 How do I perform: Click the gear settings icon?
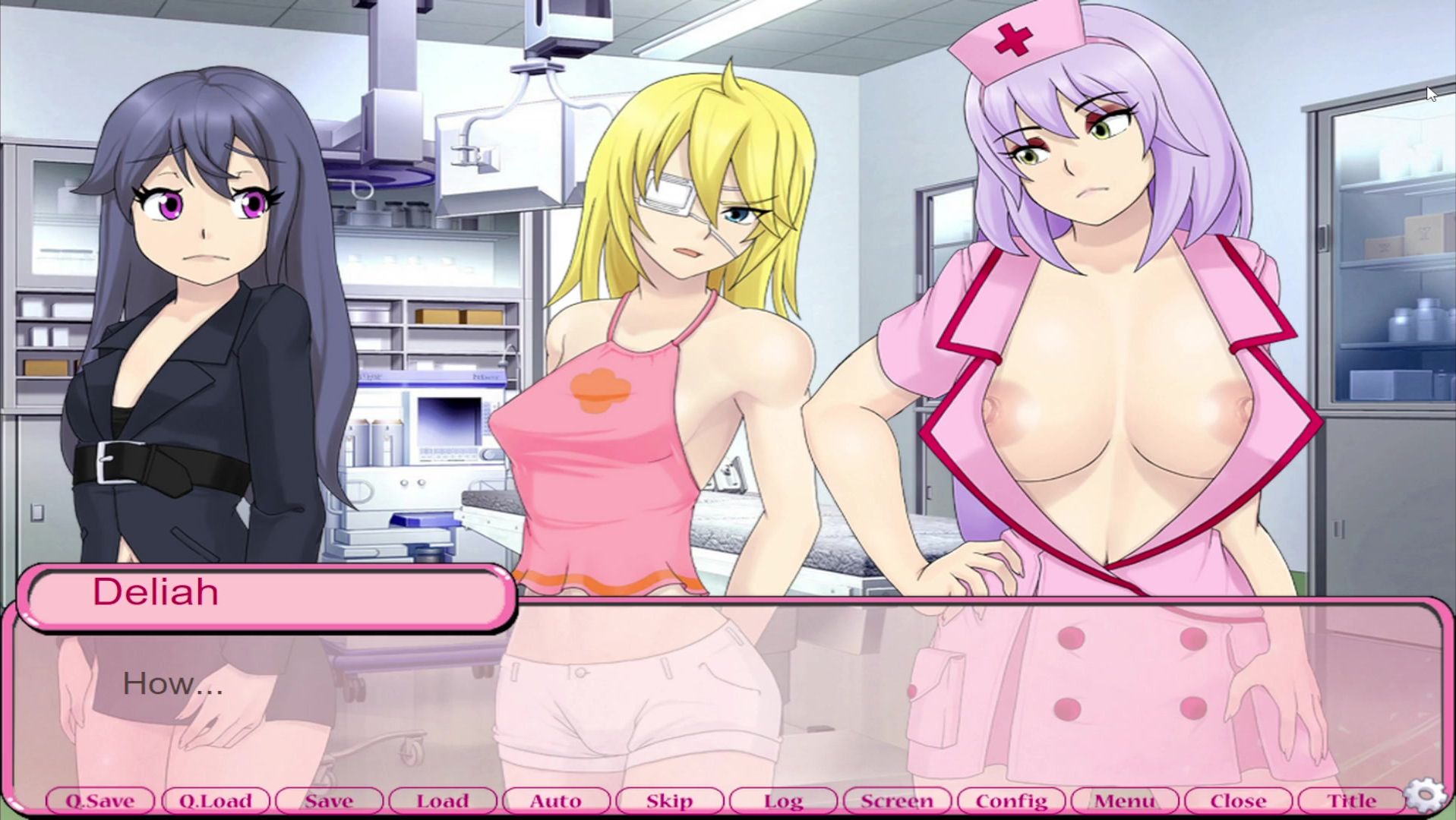[x=1426, y=795]
